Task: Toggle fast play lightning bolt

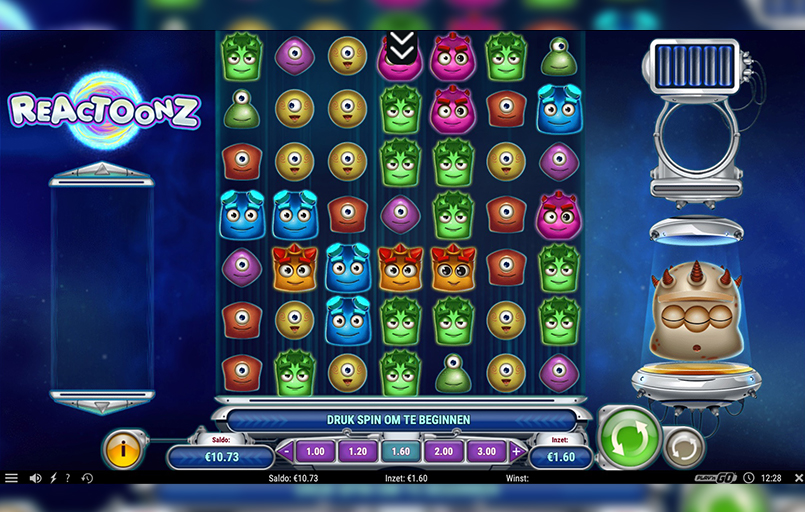Action: coord(53,478)
